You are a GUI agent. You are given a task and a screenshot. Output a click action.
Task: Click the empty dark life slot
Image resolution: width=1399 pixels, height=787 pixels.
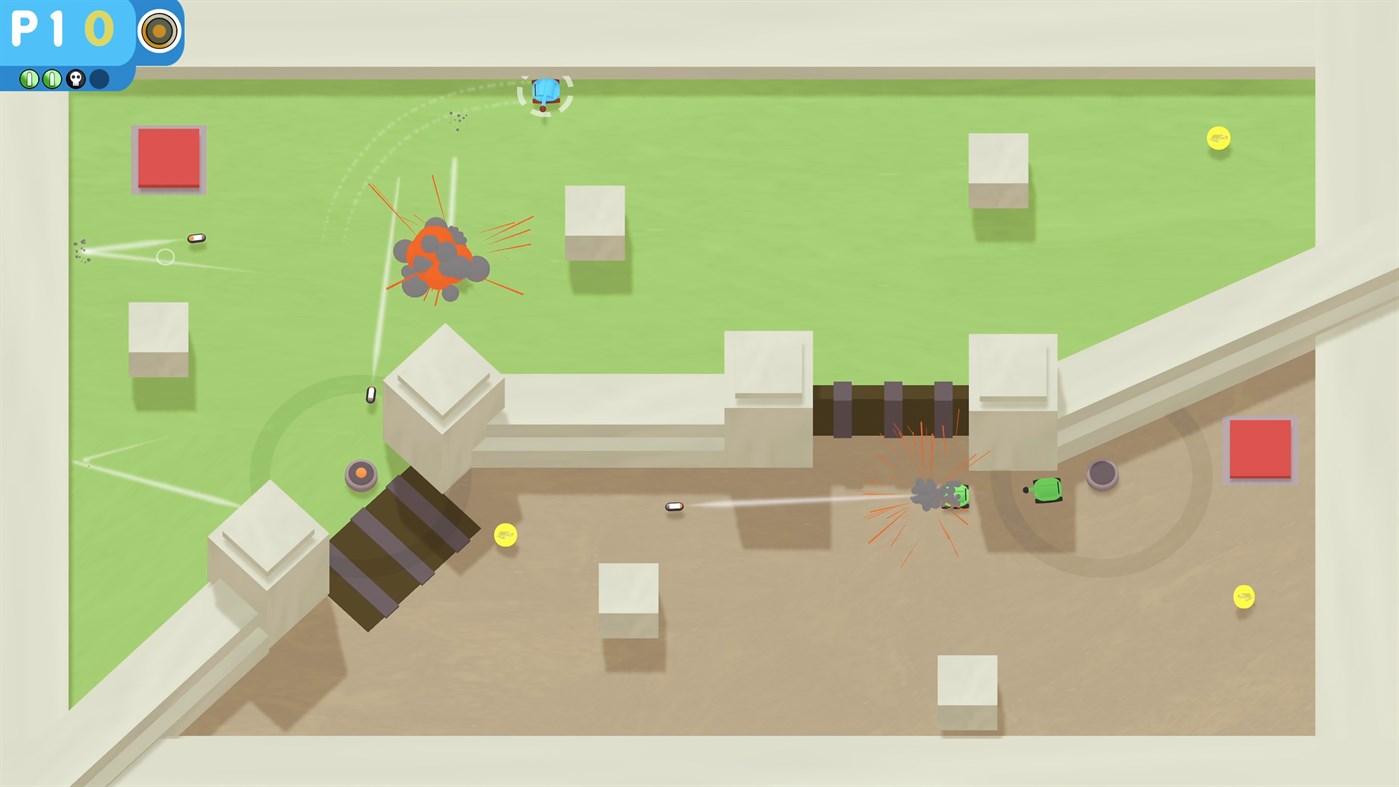point(100,77)
